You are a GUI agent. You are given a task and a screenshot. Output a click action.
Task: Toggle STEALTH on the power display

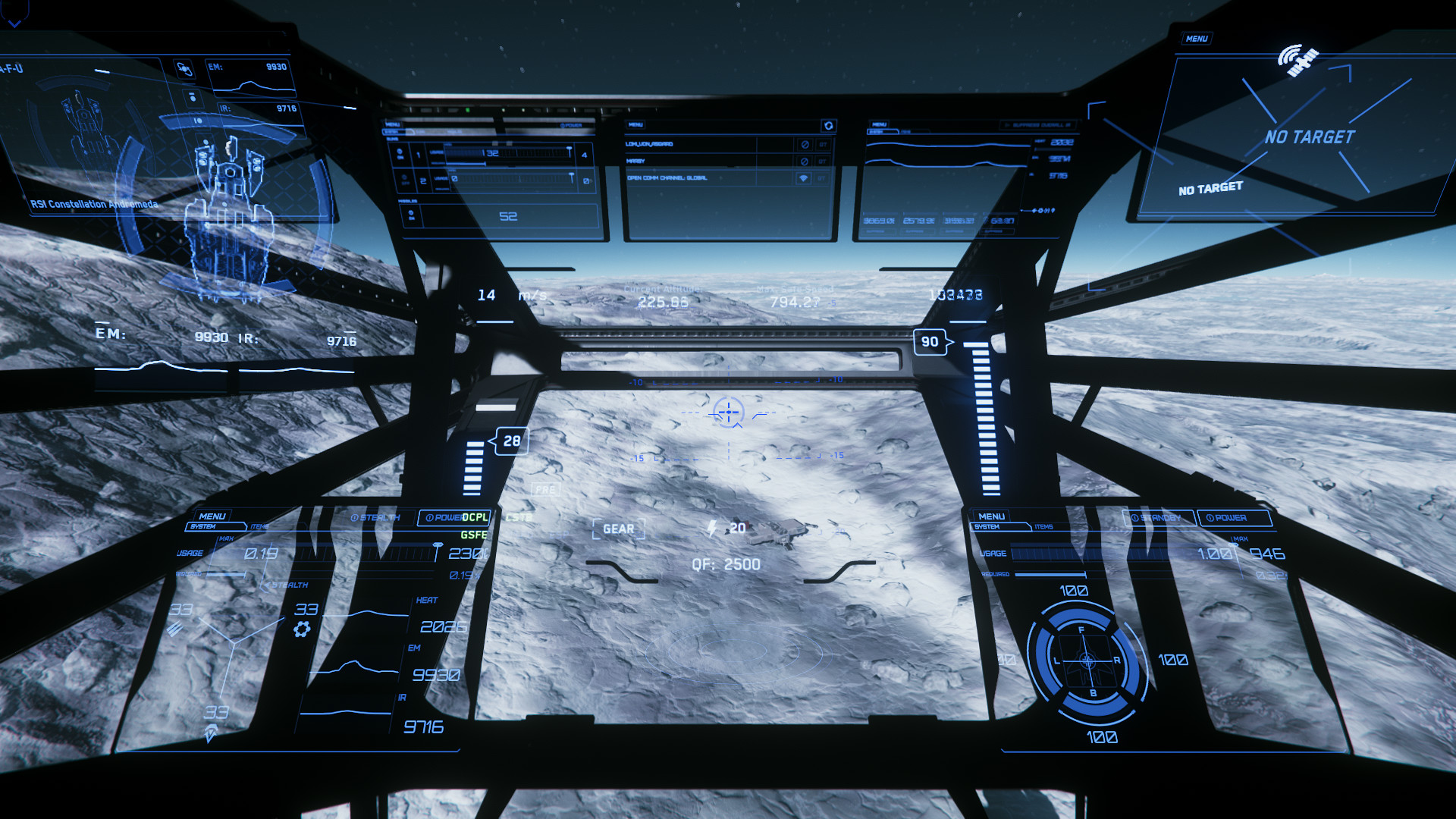pos(375,518)
